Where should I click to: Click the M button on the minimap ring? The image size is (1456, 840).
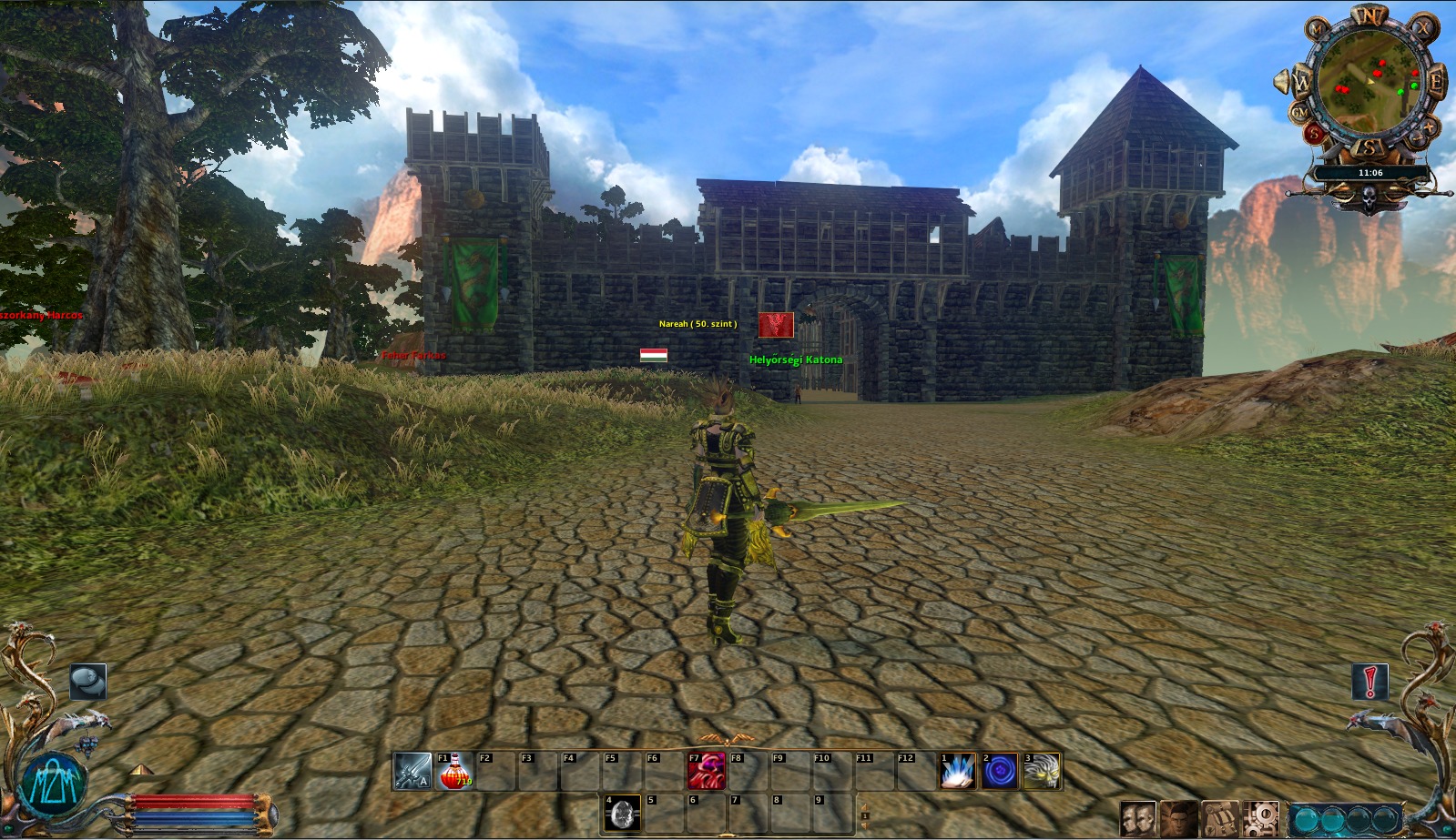coord(1318,29)
